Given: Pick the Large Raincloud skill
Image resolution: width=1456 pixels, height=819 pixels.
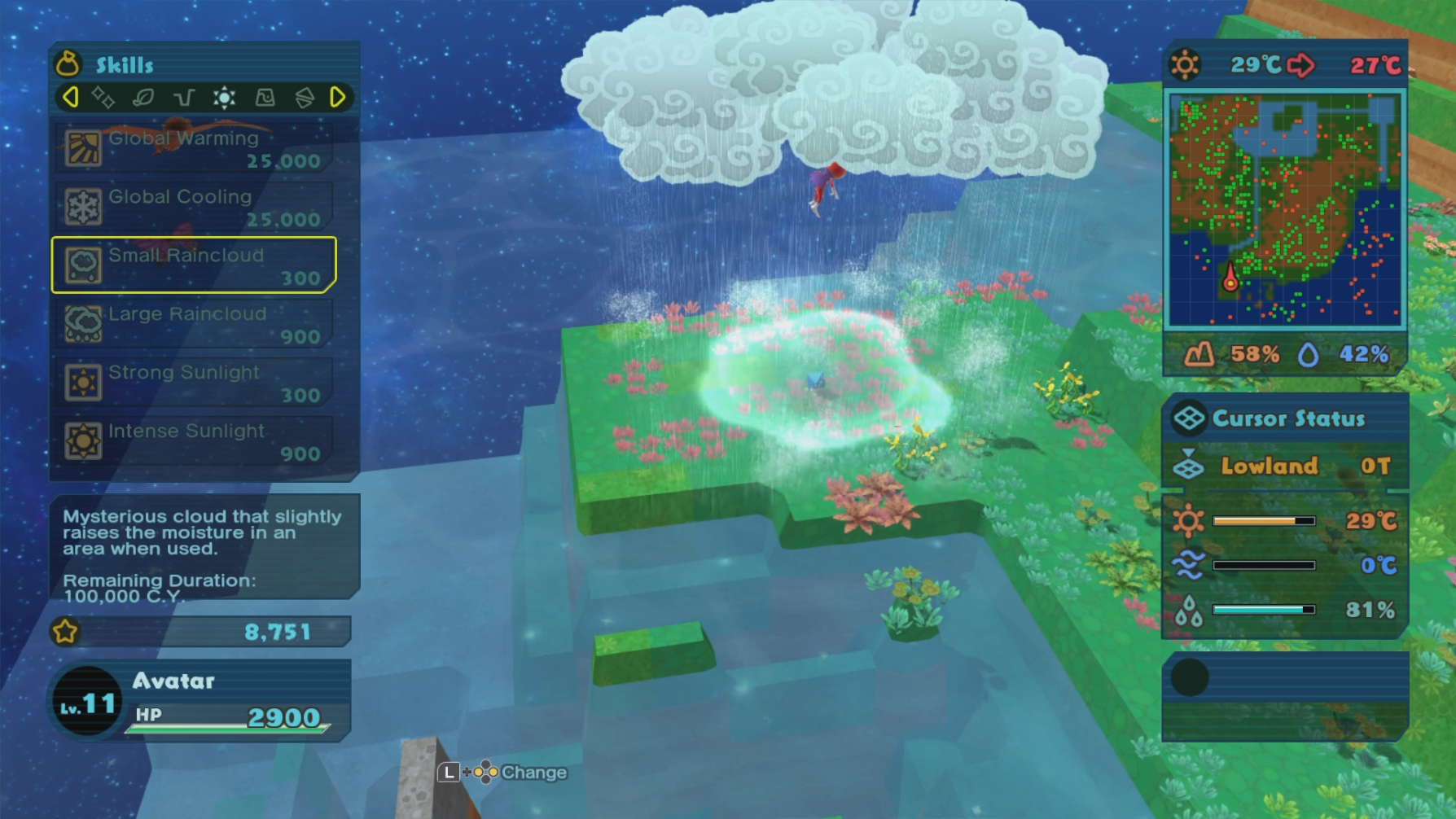Looking at the screenshot, I should click(194, 324).
